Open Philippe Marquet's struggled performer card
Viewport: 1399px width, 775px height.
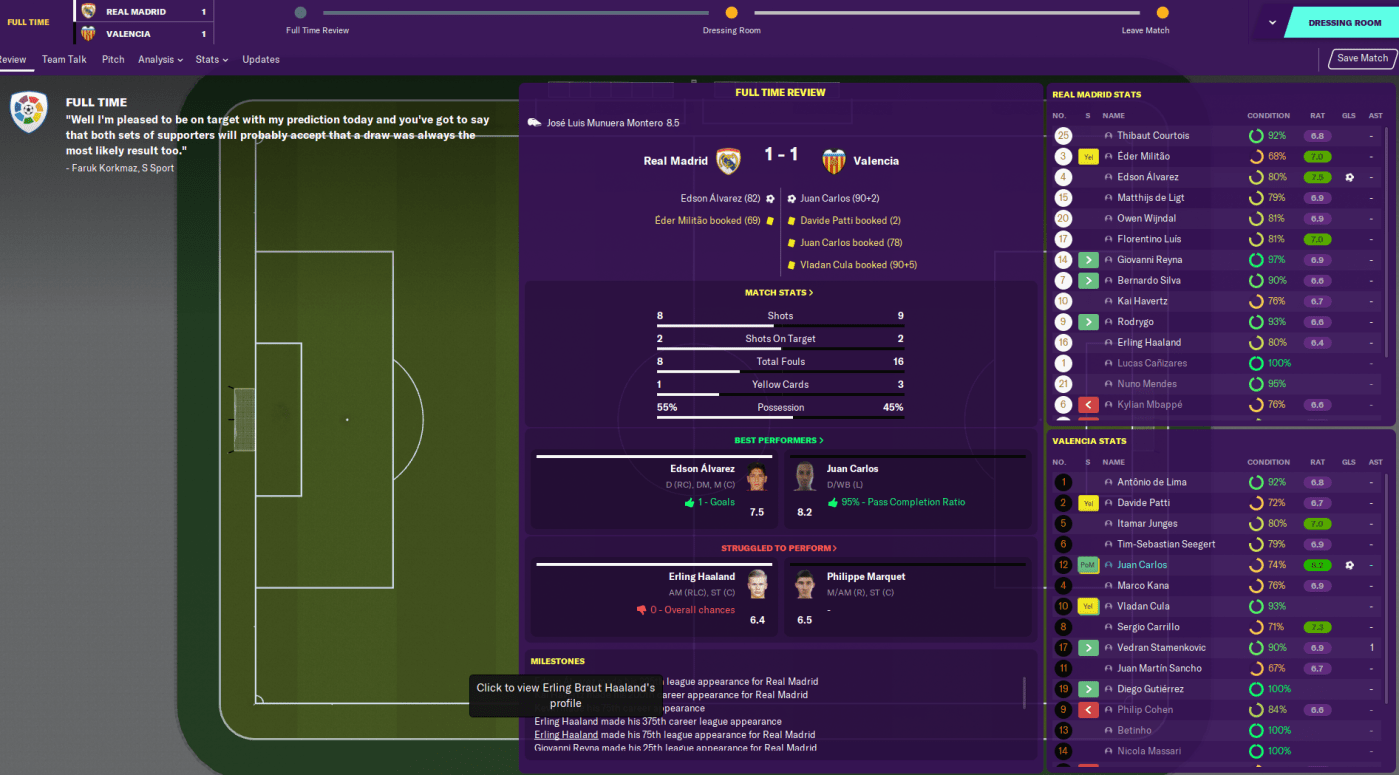(x=905, y=598)
